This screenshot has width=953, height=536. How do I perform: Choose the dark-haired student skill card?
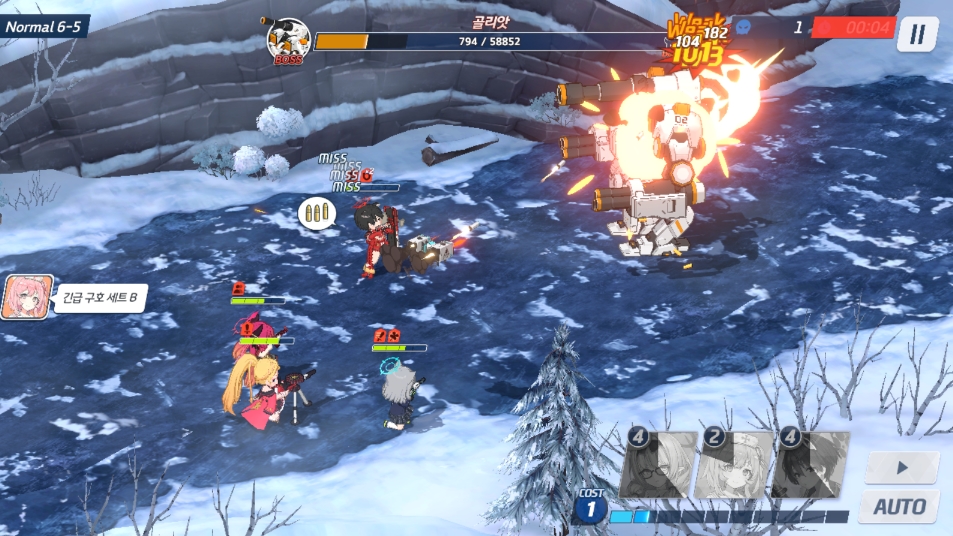coord(809,464)
